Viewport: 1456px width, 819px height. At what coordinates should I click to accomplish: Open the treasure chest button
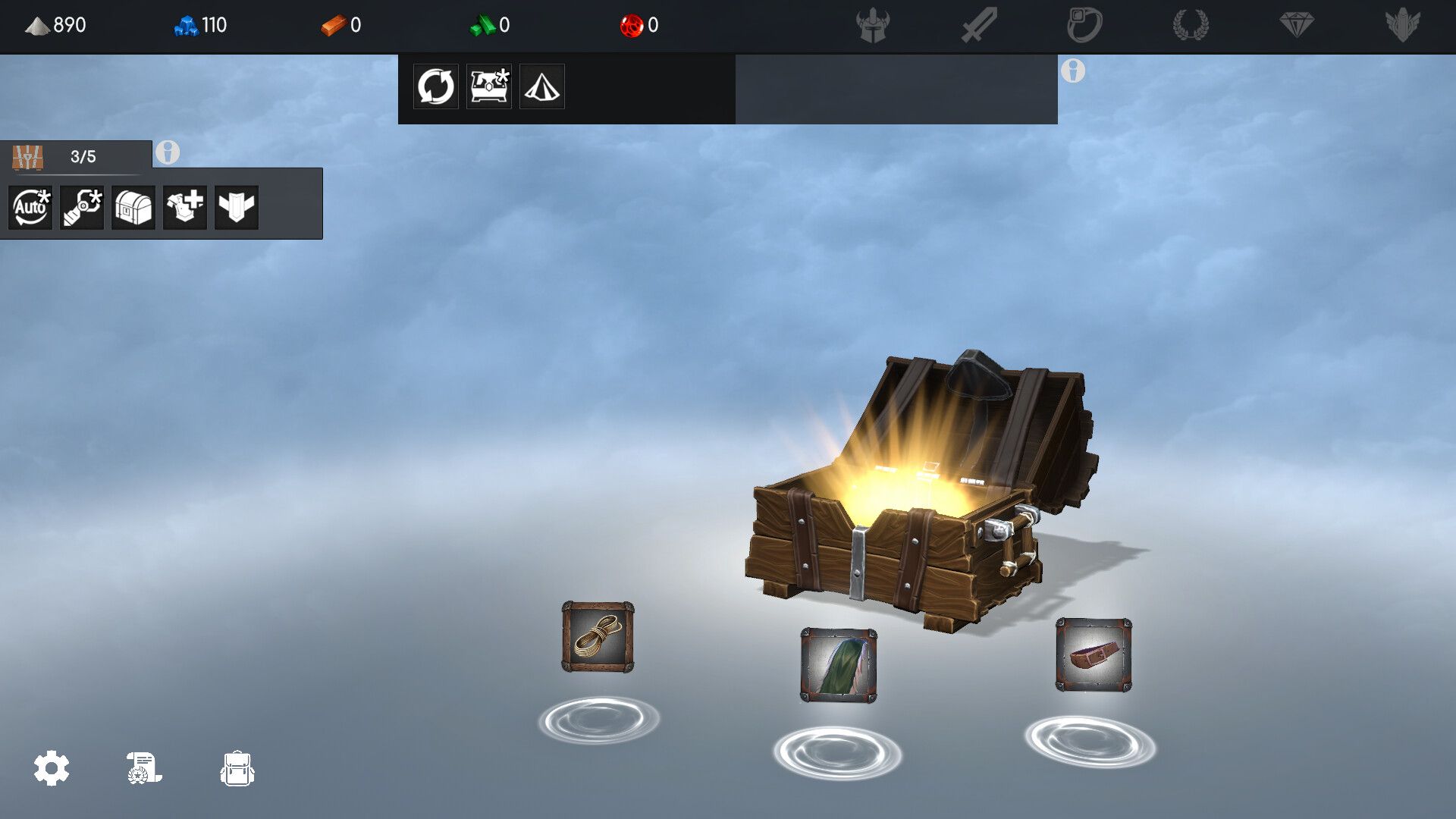click(133, 207)
